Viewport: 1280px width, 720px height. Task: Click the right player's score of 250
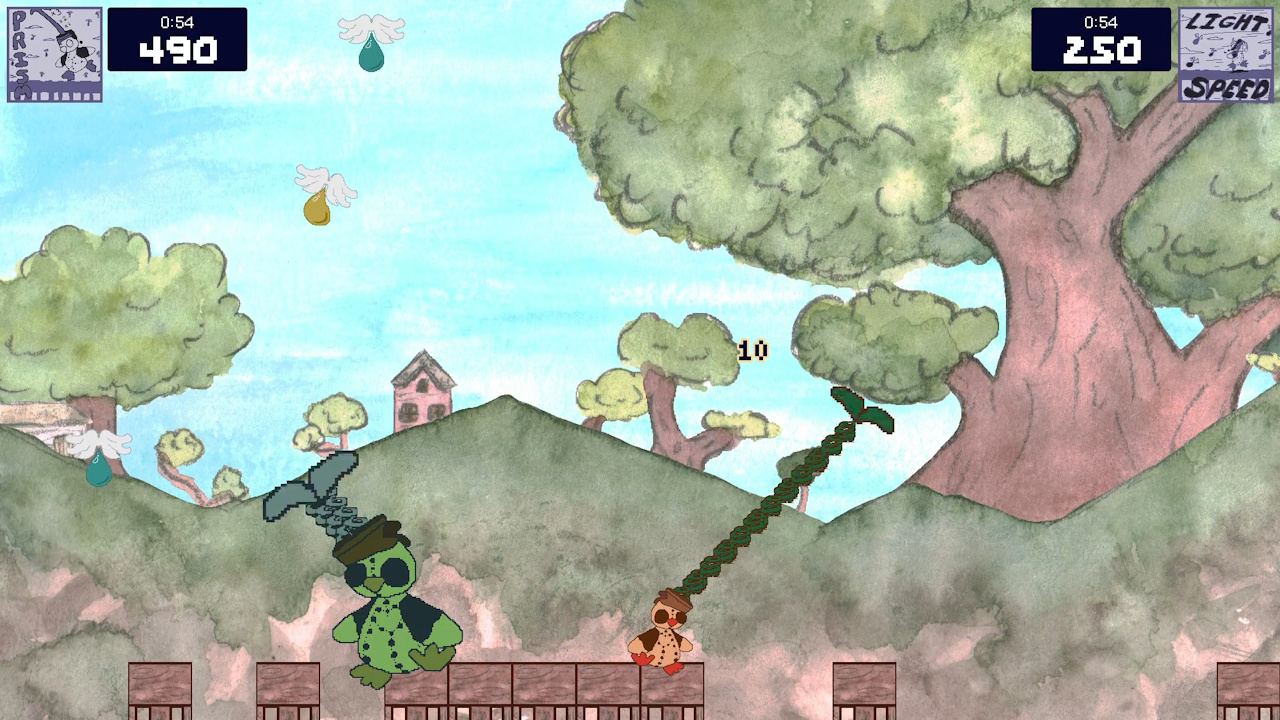(1102, 50)
